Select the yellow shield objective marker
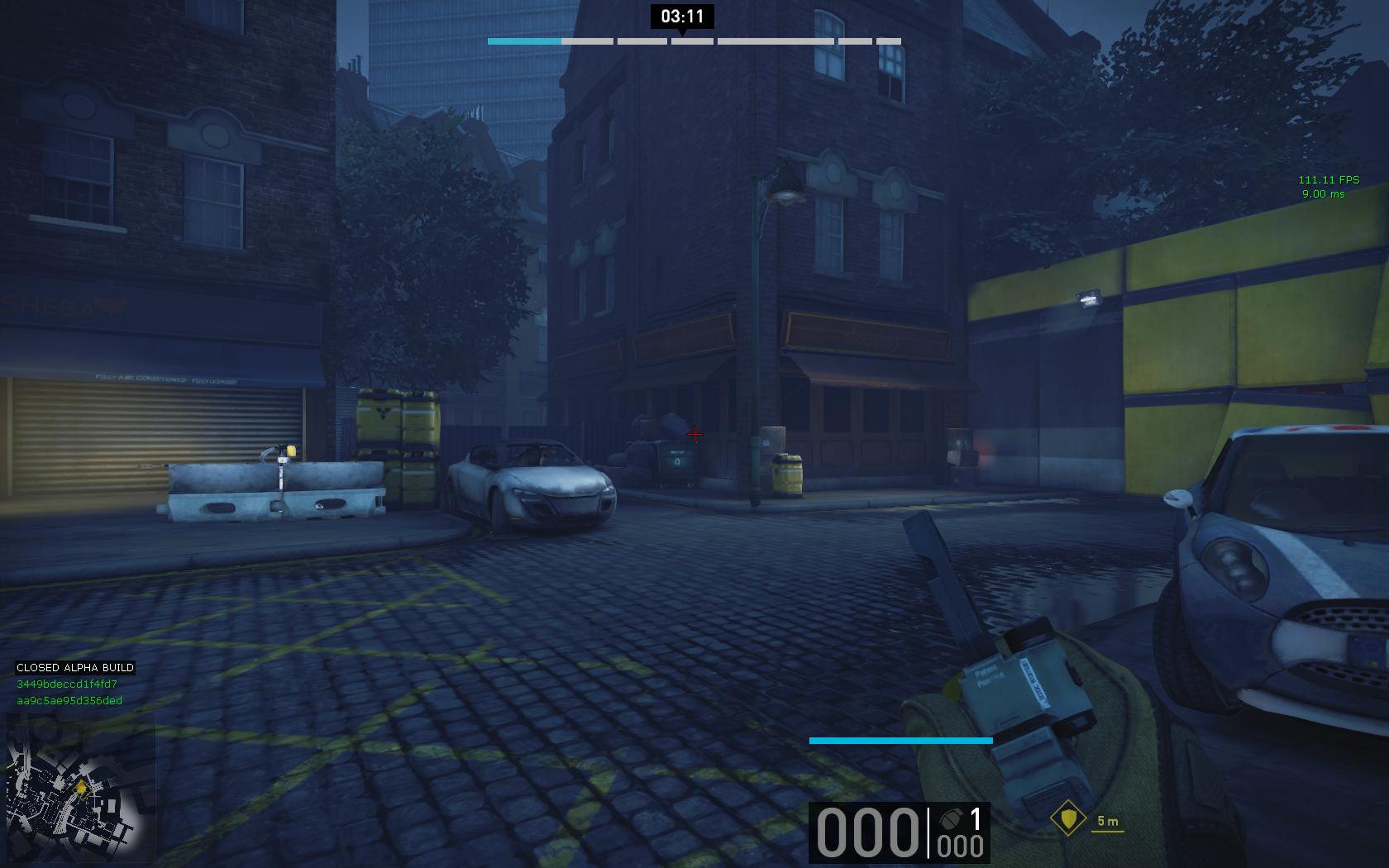Image resolution: width=1389 pixels, height=868 pixels. 1067,819
